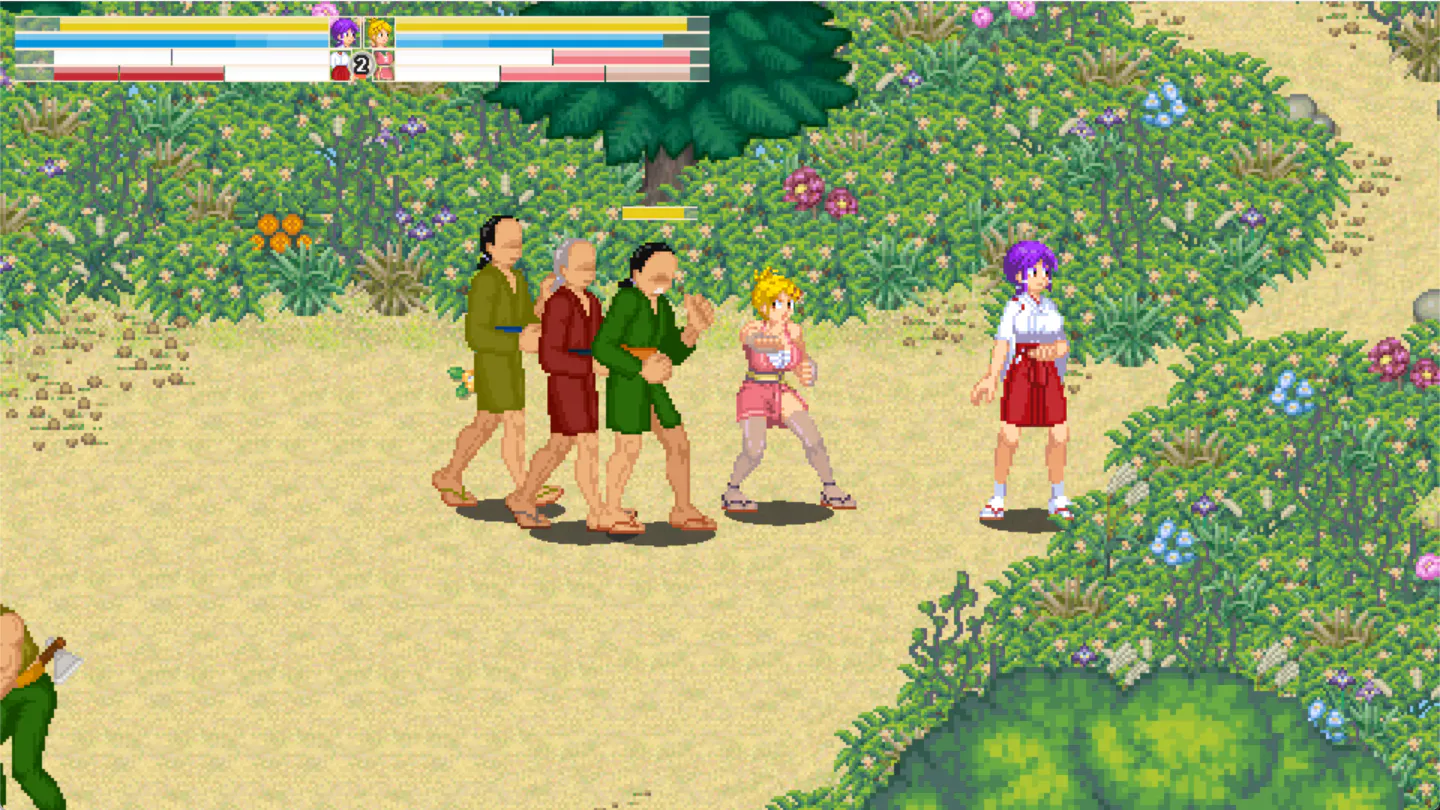
Task: Select the purple-haired character portrait
Action: pos(344,32)
